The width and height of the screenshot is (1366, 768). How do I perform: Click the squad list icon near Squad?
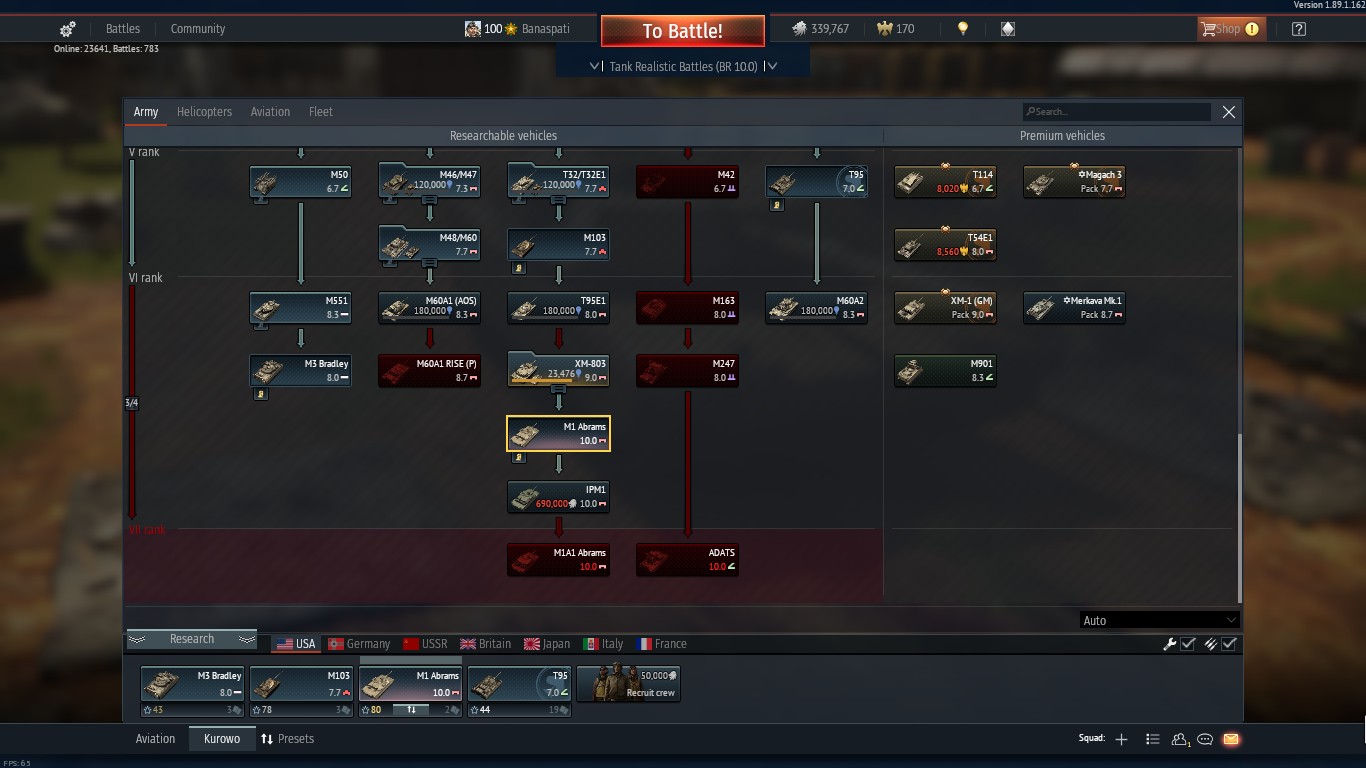(1152, 739)
